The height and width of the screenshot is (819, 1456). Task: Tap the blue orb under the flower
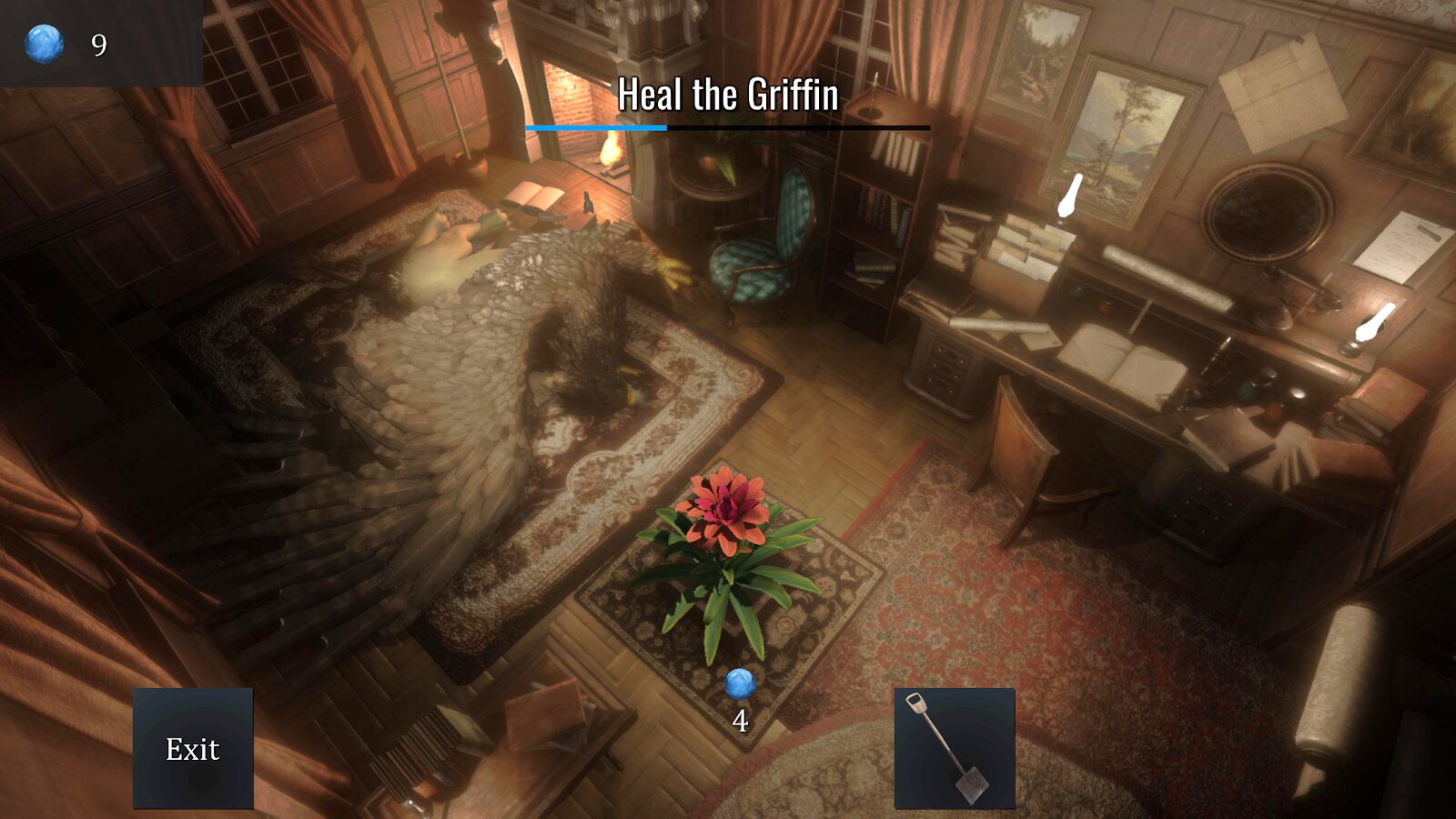click(740, 684)
